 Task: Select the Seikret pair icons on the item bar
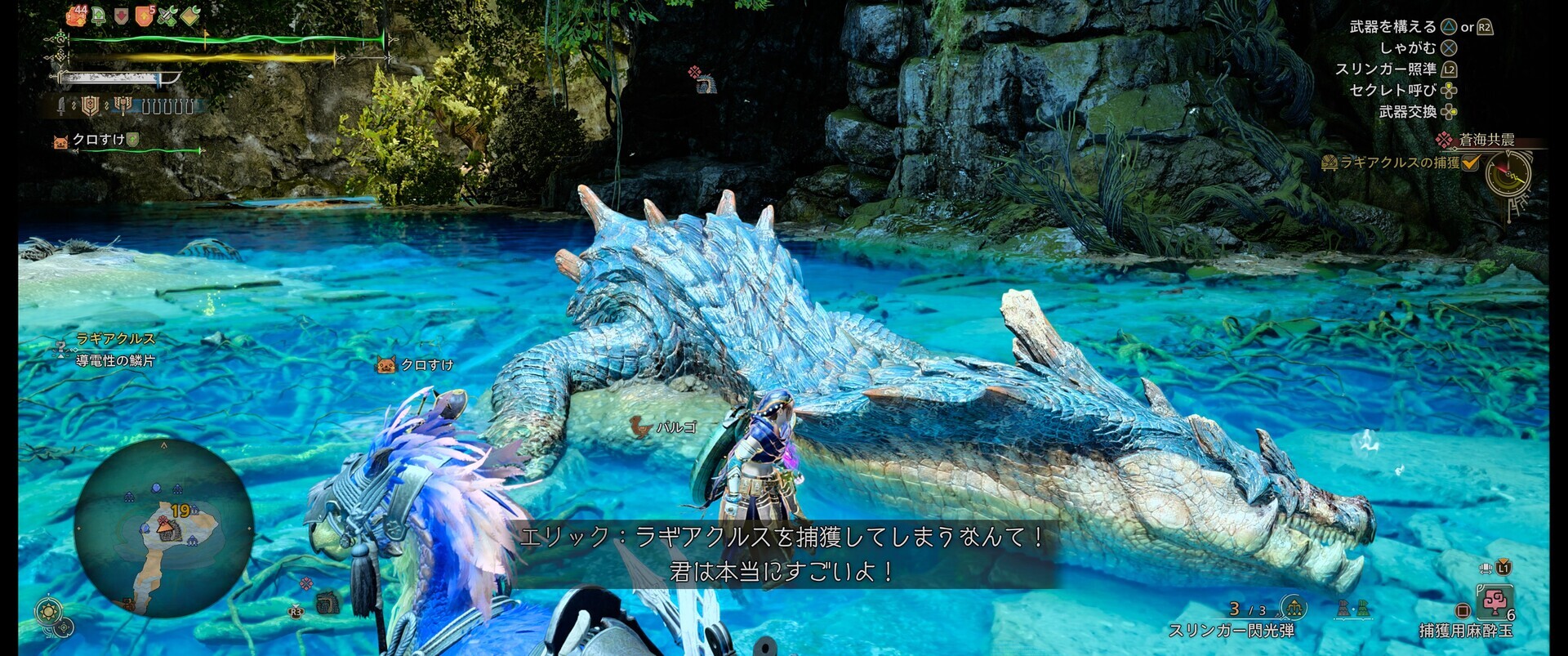click(1352, 609)
